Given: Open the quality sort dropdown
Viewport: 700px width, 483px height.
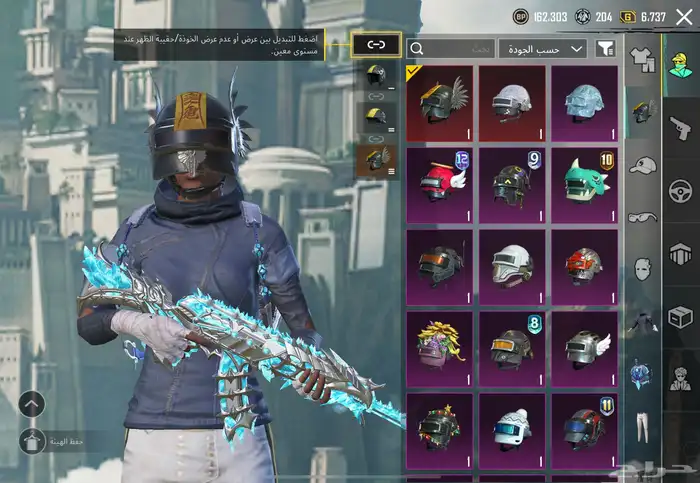Looking at the screenshot, I should (543, 48).
